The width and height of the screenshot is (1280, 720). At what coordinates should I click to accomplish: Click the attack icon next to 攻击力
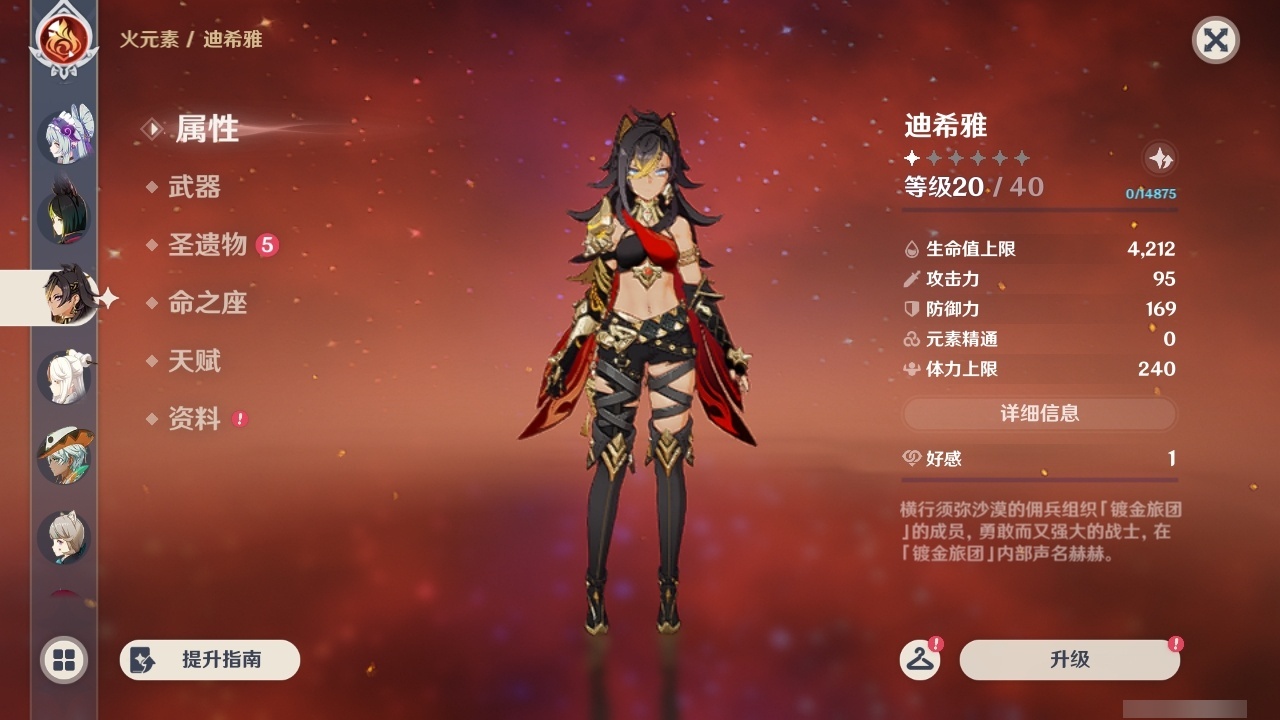[912, 279]
